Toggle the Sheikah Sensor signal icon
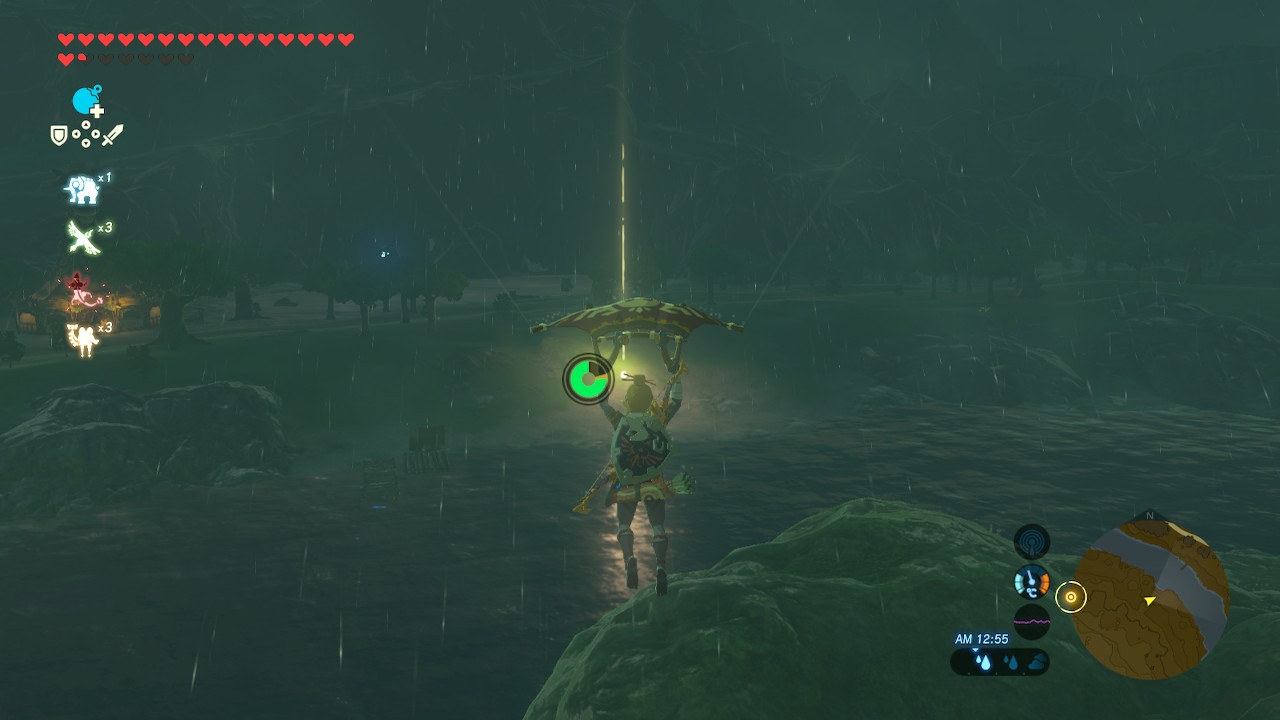The height and width of the screenshot is (720, 1280). pyautogui.click(x=1032, y=542)
